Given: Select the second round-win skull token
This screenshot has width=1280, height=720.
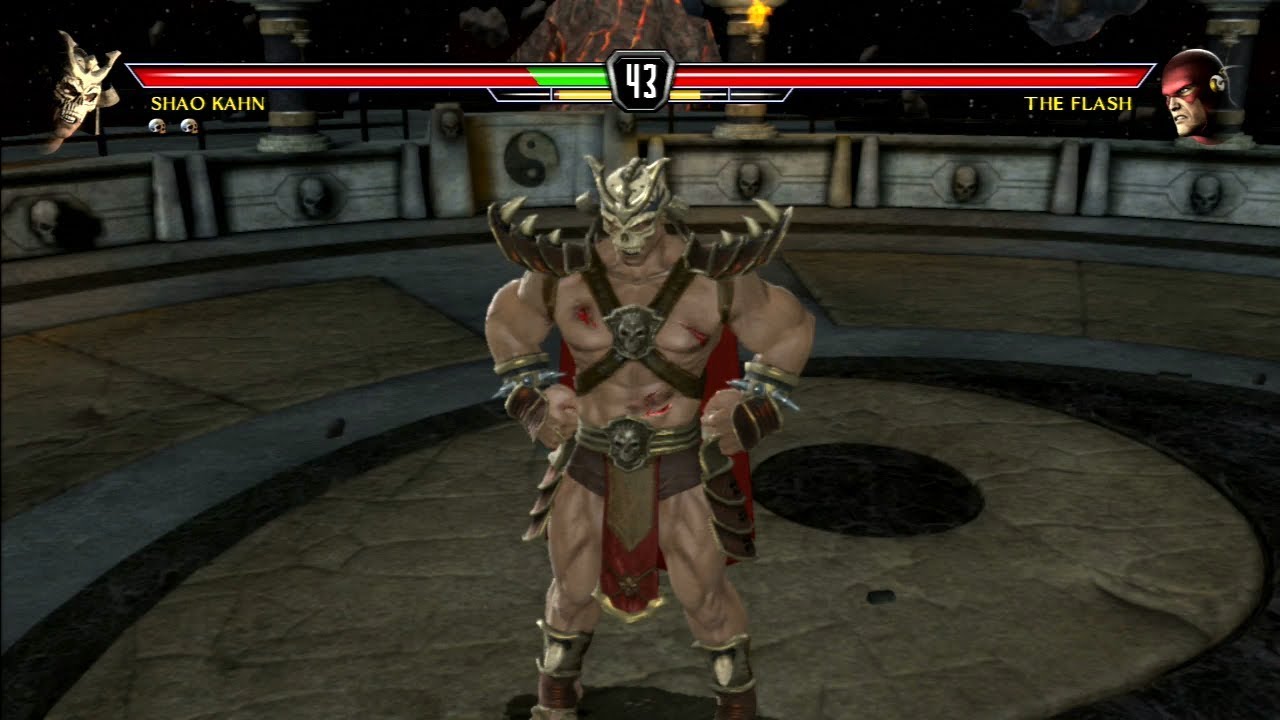Looking at the screenshot, I should pos(189,126).
